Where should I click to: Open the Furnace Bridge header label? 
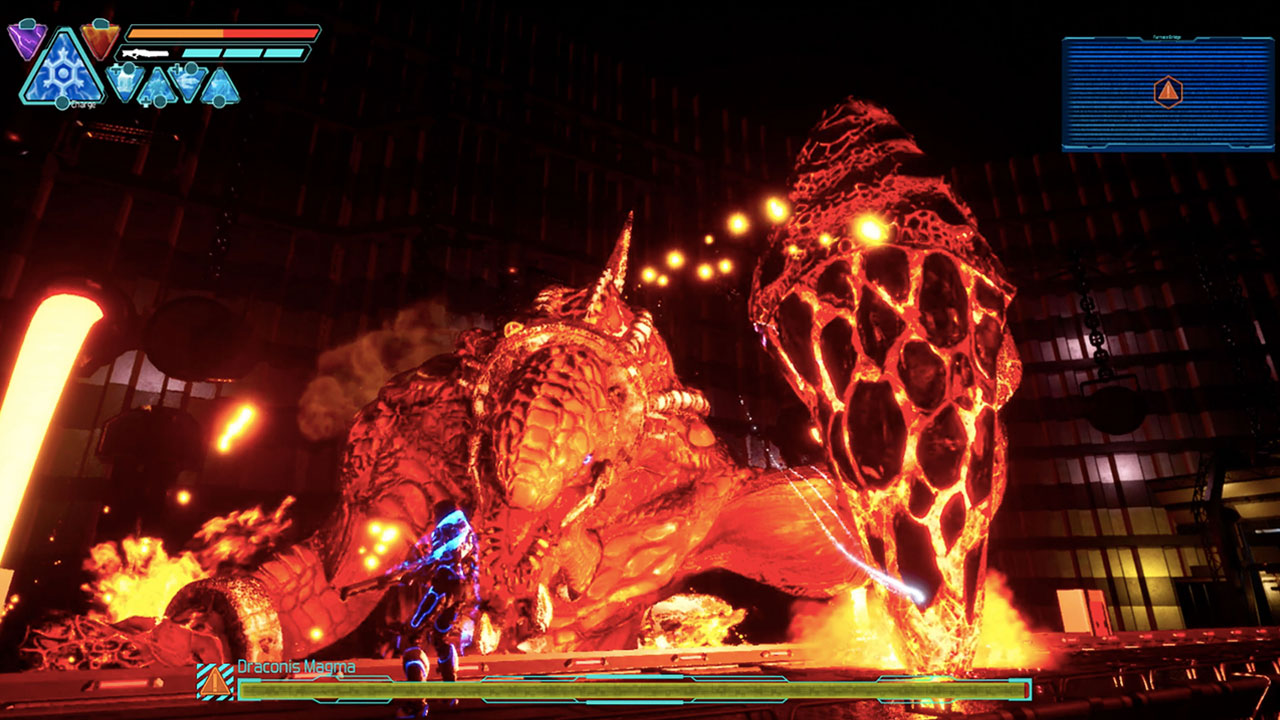coord(1166,37)
